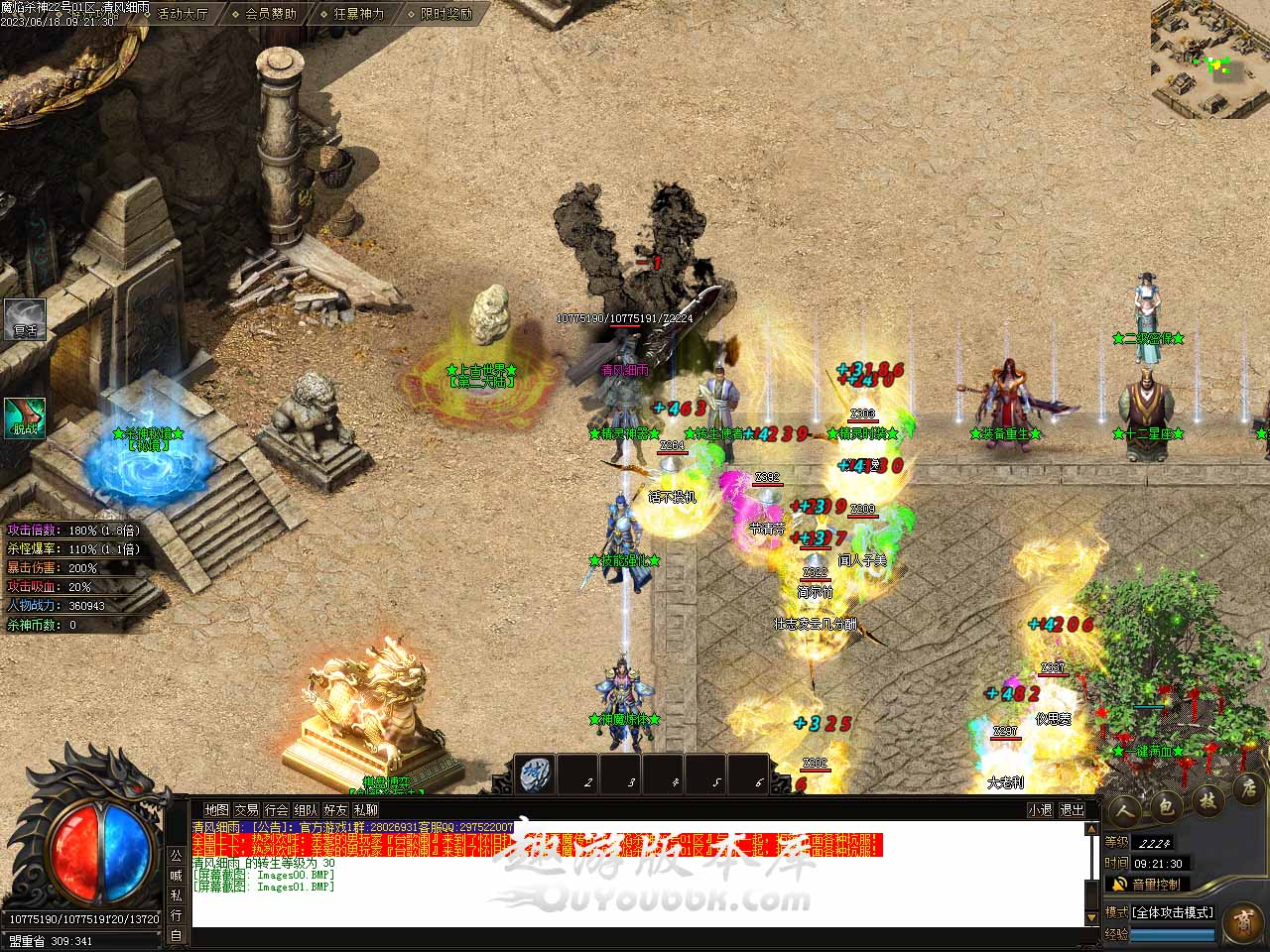Activate the 脱战 leave-combat icon
Viewport: 1270px width, 952px height.
click(25, 418)
